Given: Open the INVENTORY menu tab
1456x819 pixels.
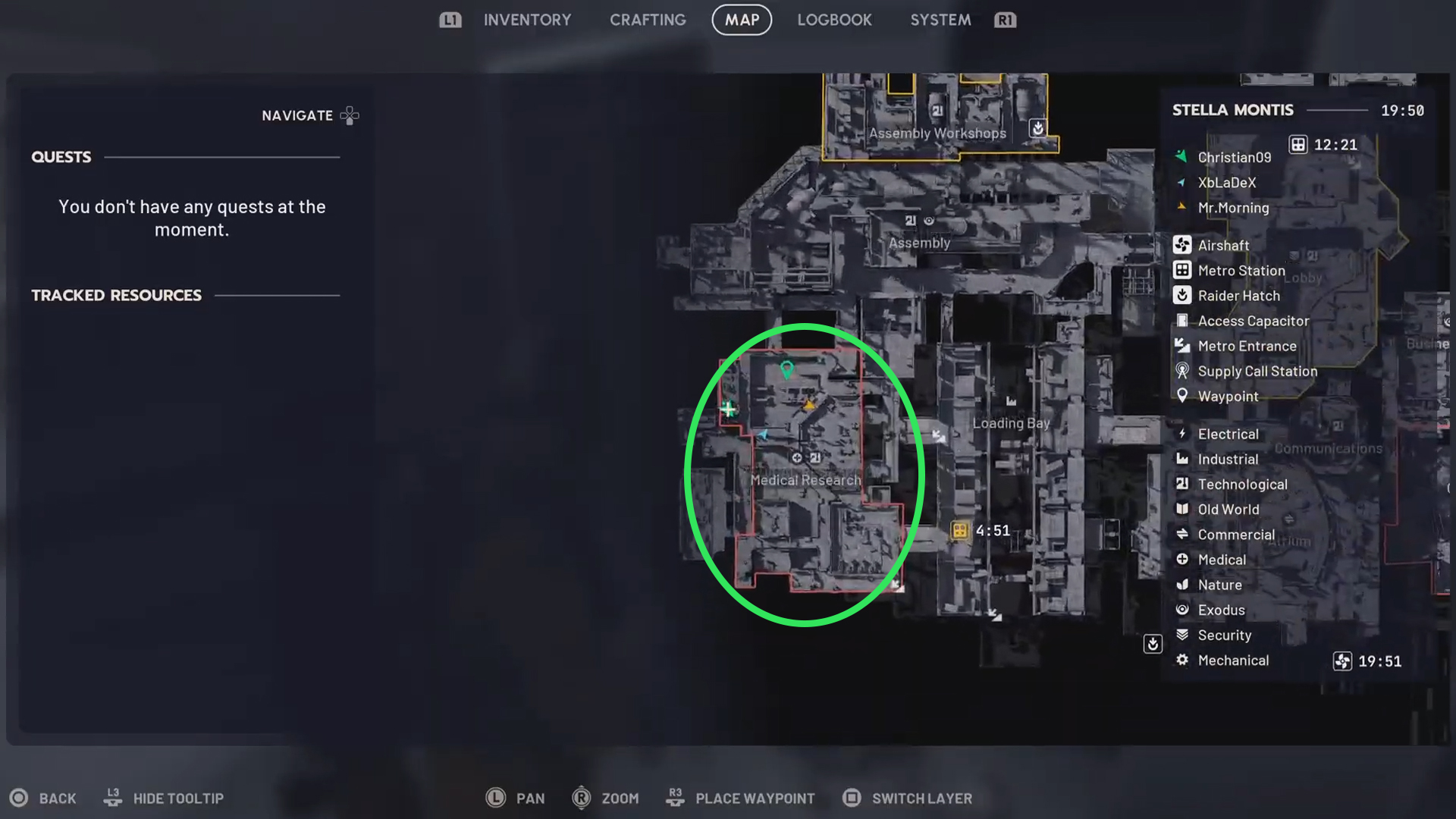Looking at the screenshot, I should tap(528, 20).
